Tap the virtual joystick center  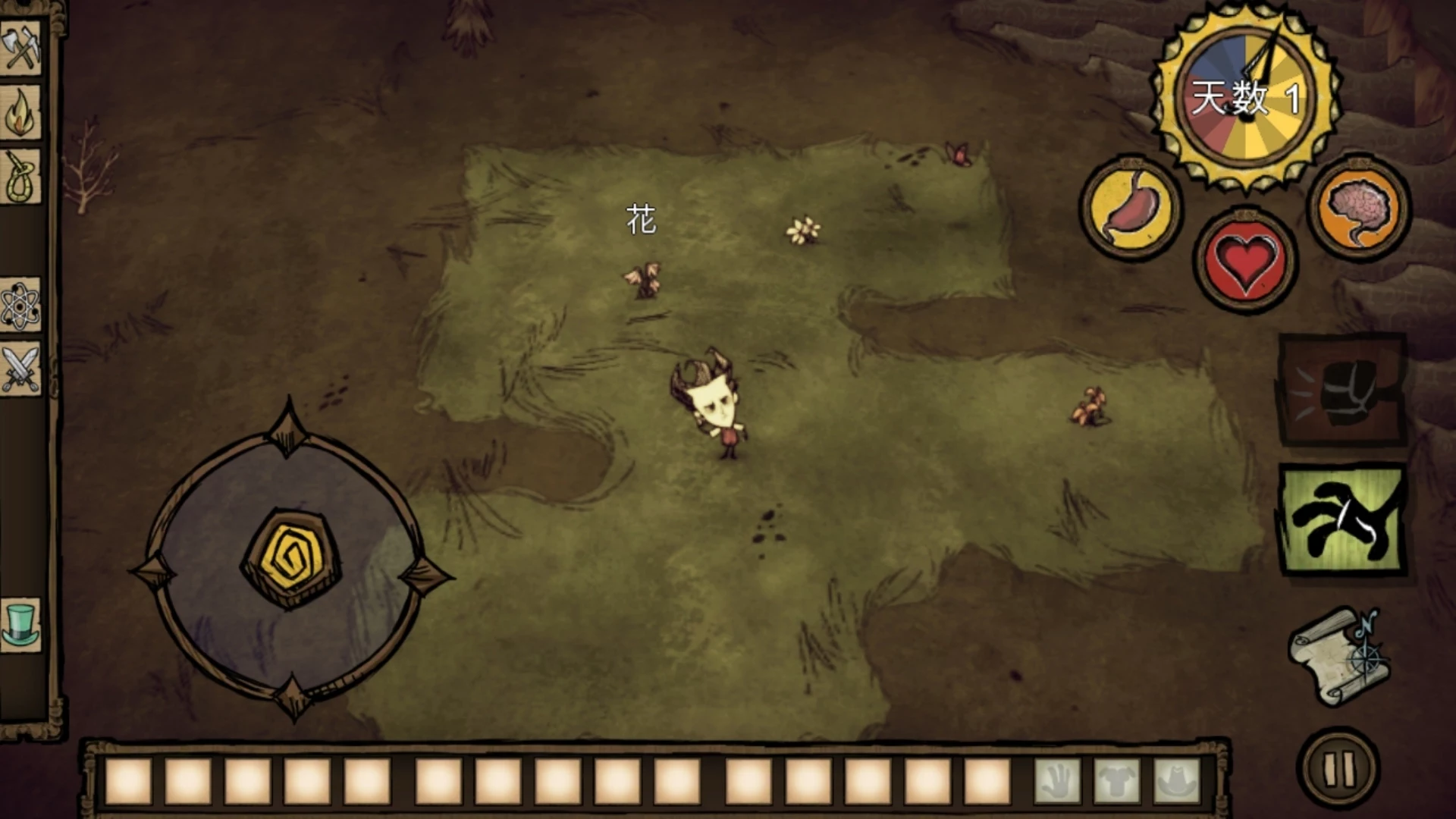290,560
